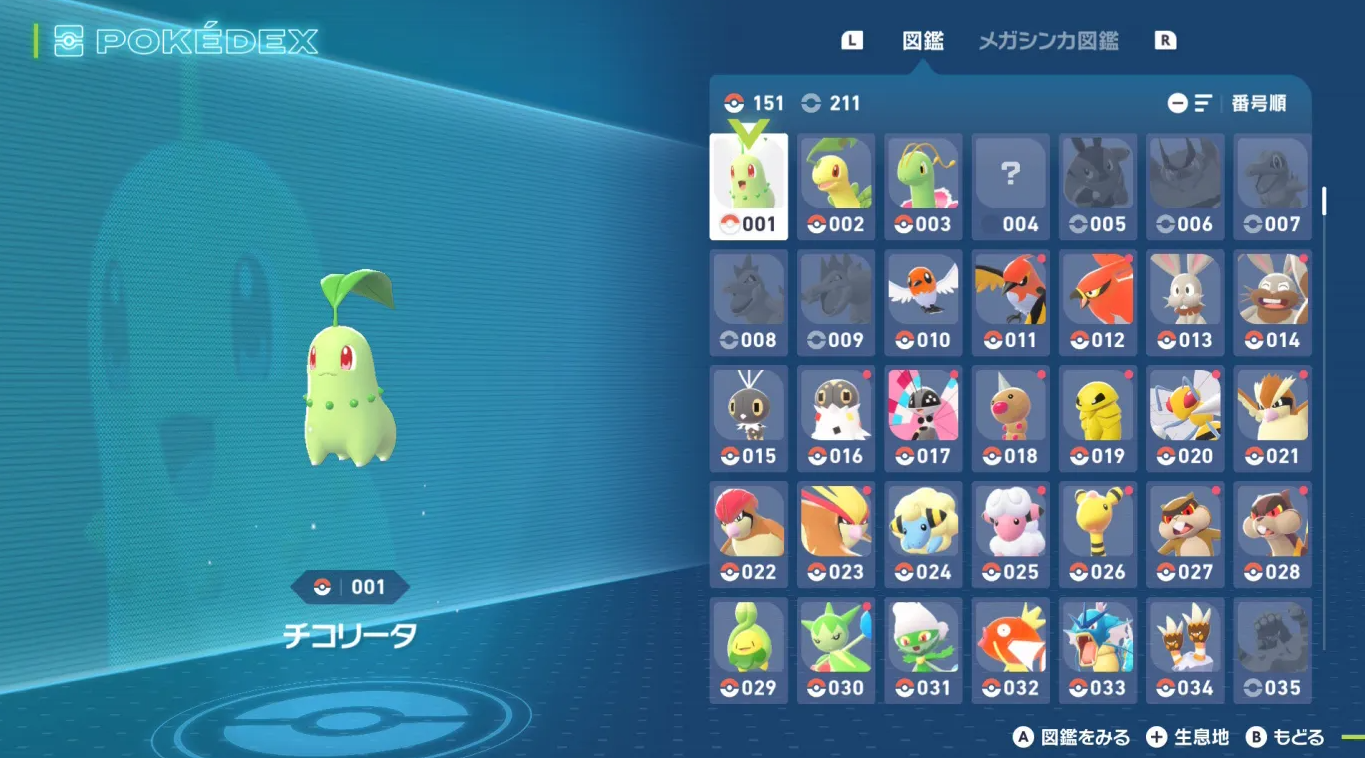Select the unknown question-mark entry 004

pos(1009,187)
